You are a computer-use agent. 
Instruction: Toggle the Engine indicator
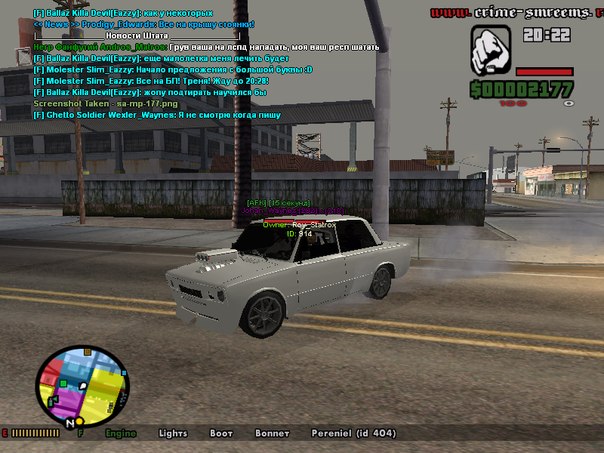point(121,434)
